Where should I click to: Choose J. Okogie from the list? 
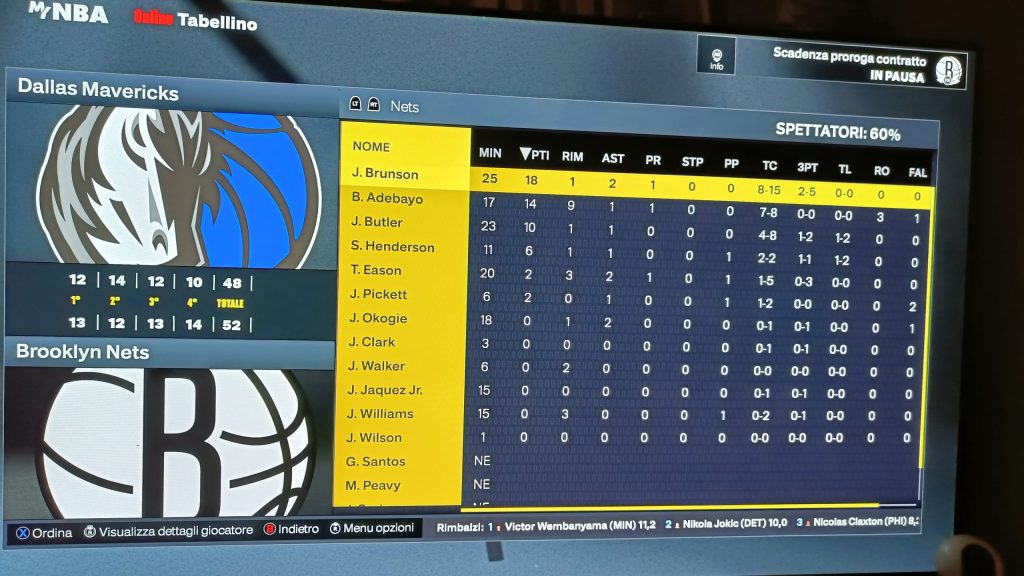coord(379,318)
